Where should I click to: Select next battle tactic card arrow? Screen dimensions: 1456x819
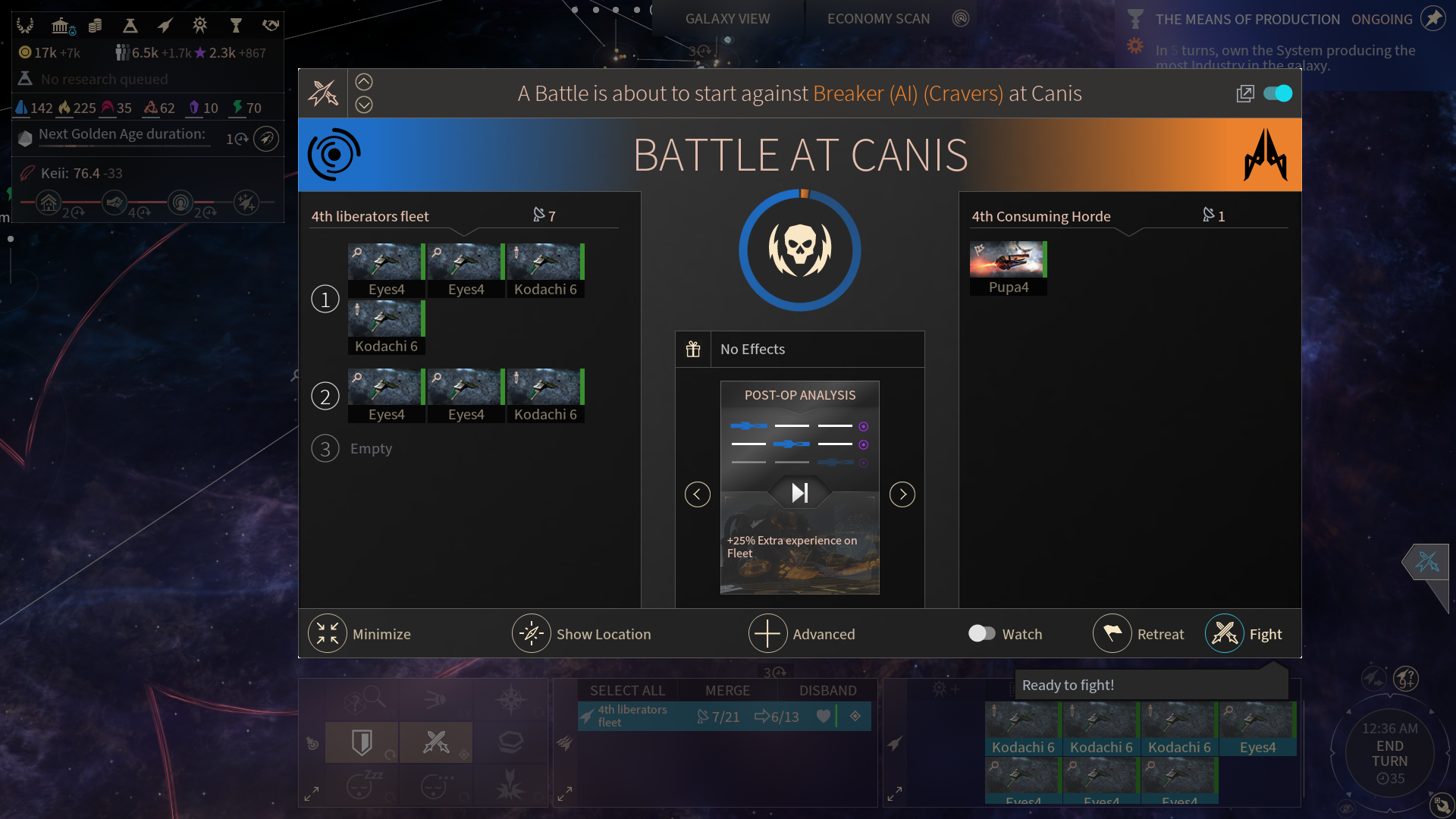[x=902, y=494]
